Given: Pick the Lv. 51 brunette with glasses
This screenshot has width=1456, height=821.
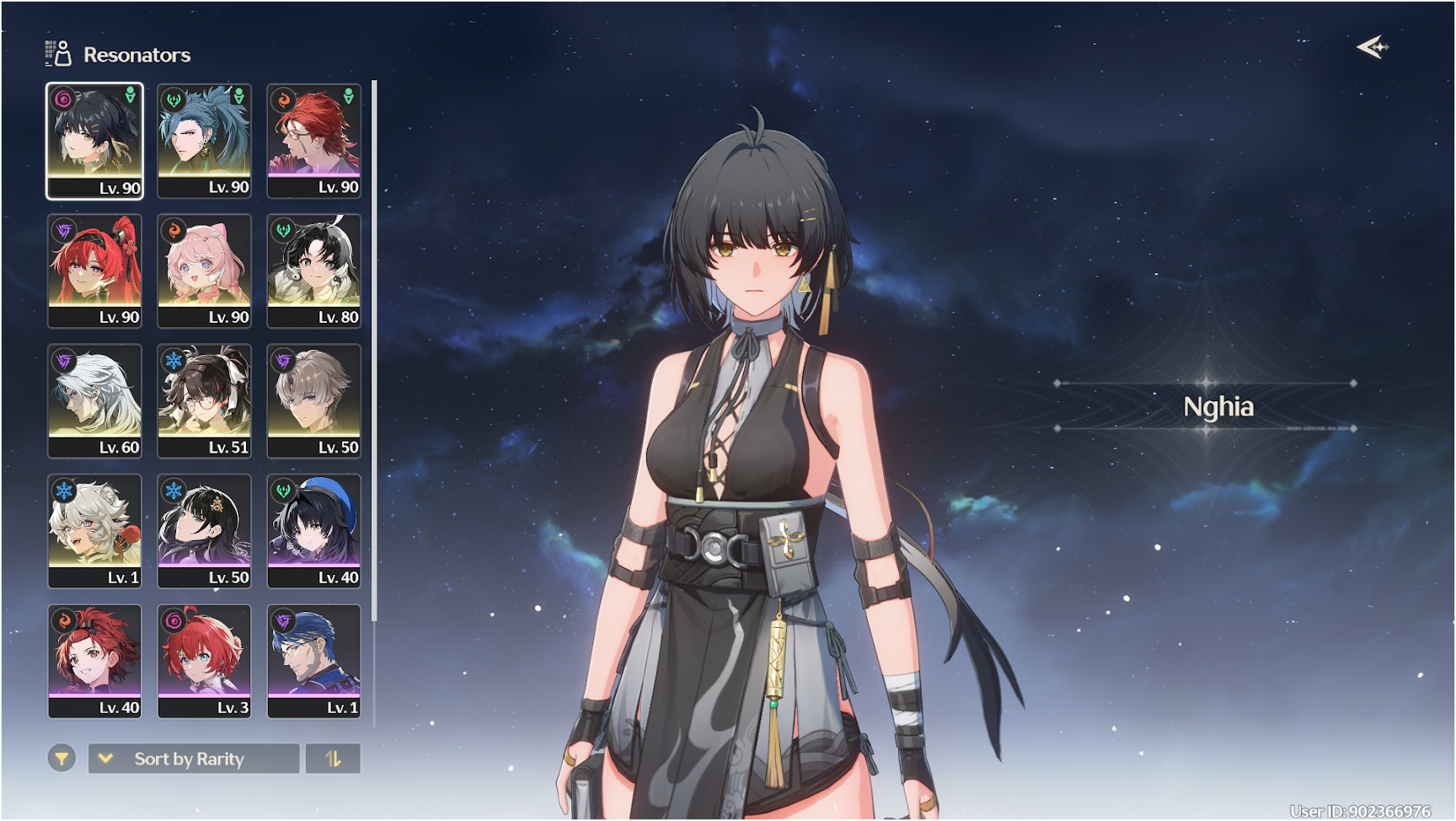Looking at the screenshot, I should (x=204, y=400).
